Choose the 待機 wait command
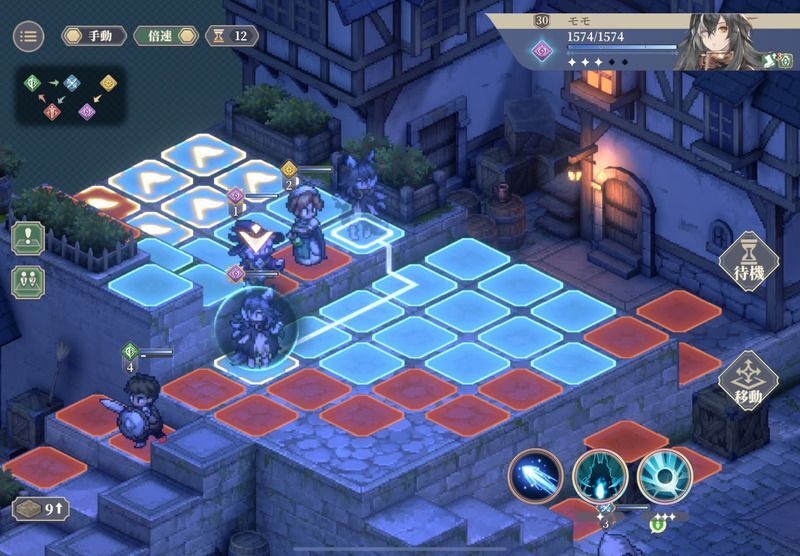The height and width of the screenshot is (556, 800). pyautogui.click(x=750, y=263)
